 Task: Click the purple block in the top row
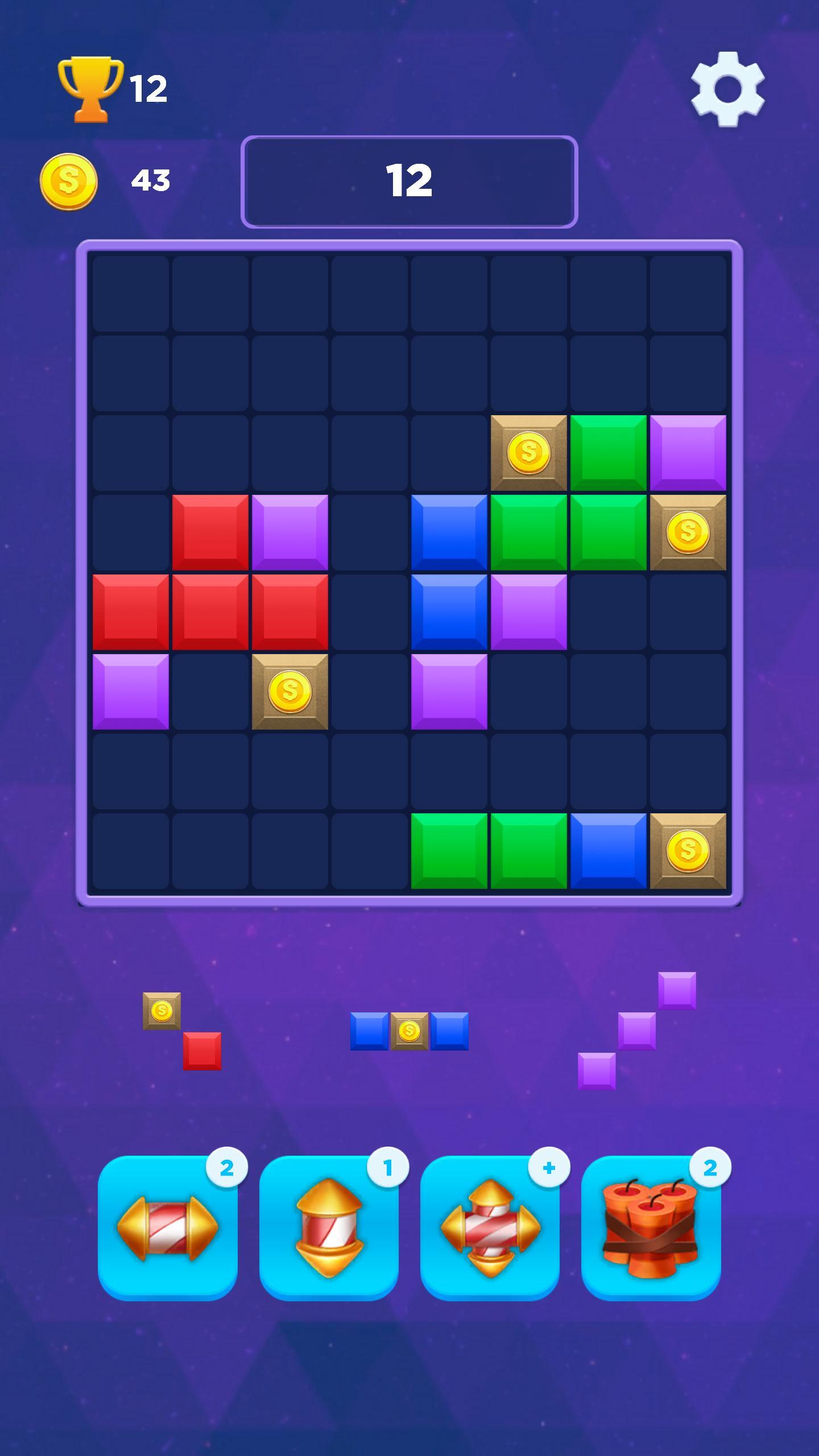tap(688, 453)
